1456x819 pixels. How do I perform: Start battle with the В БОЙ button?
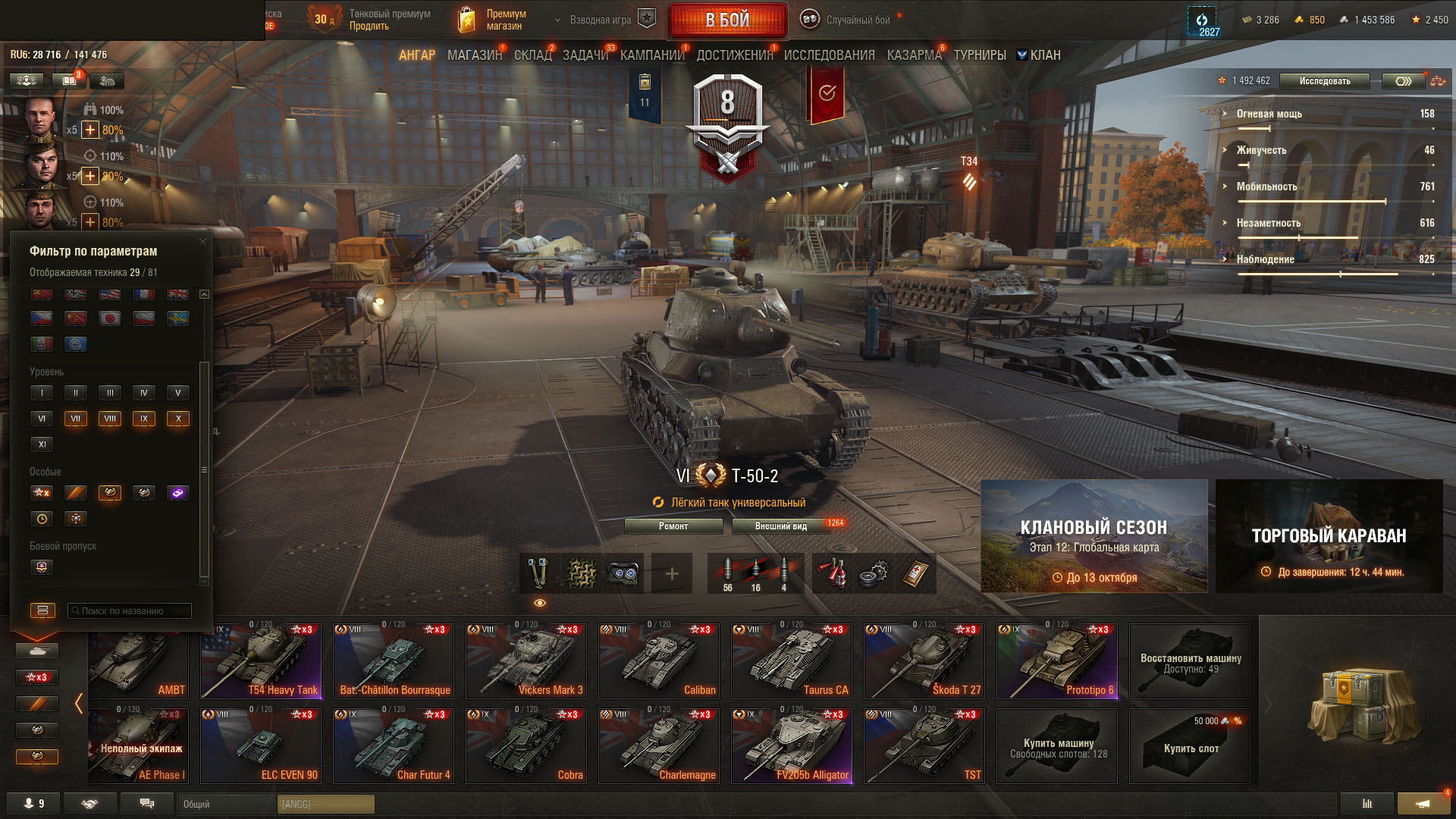(x=727, y=20)
